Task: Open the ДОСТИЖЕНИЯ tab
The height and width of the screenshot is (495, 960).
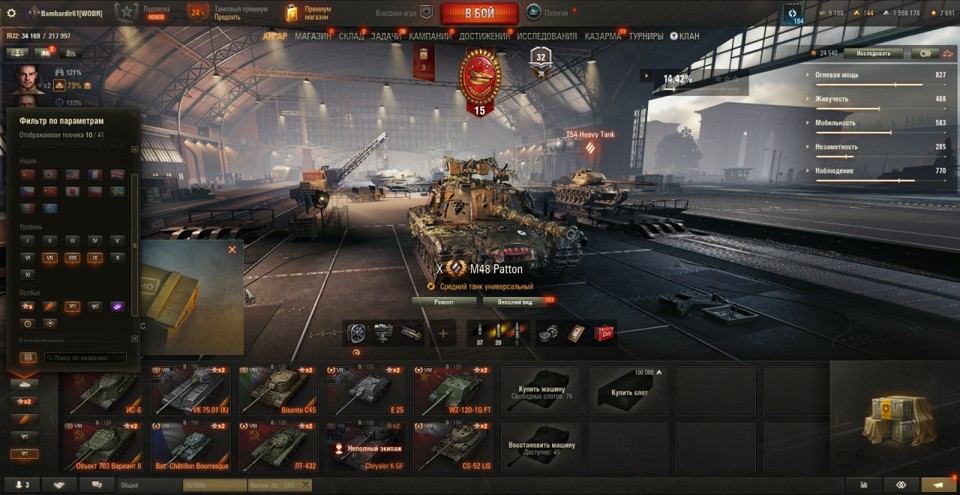Action: 484,36
